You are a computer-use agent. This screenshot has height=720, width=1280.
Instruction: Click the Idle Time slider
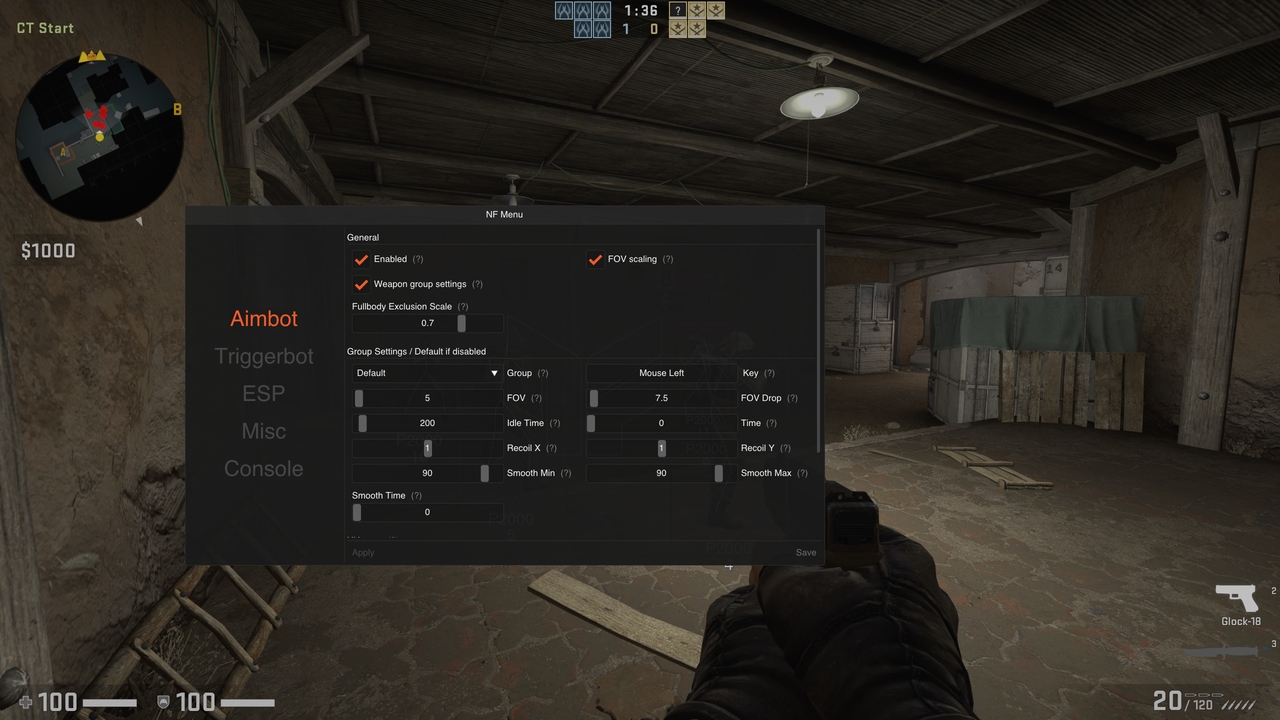coord(427,423)
